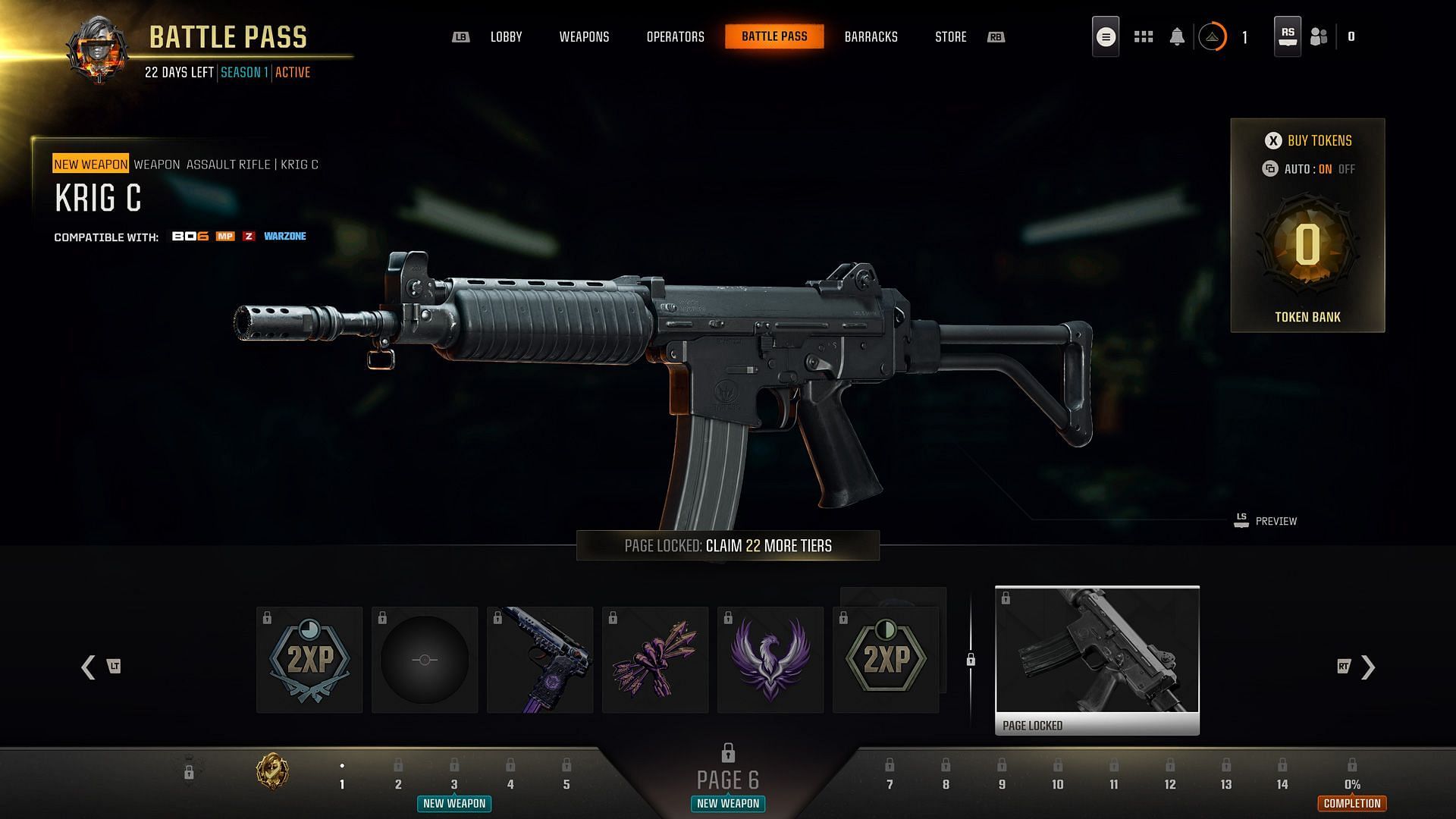Viewport: 1456px width, 819px height.
Task: Go to the Operators tab
Action: pos(675,36)
